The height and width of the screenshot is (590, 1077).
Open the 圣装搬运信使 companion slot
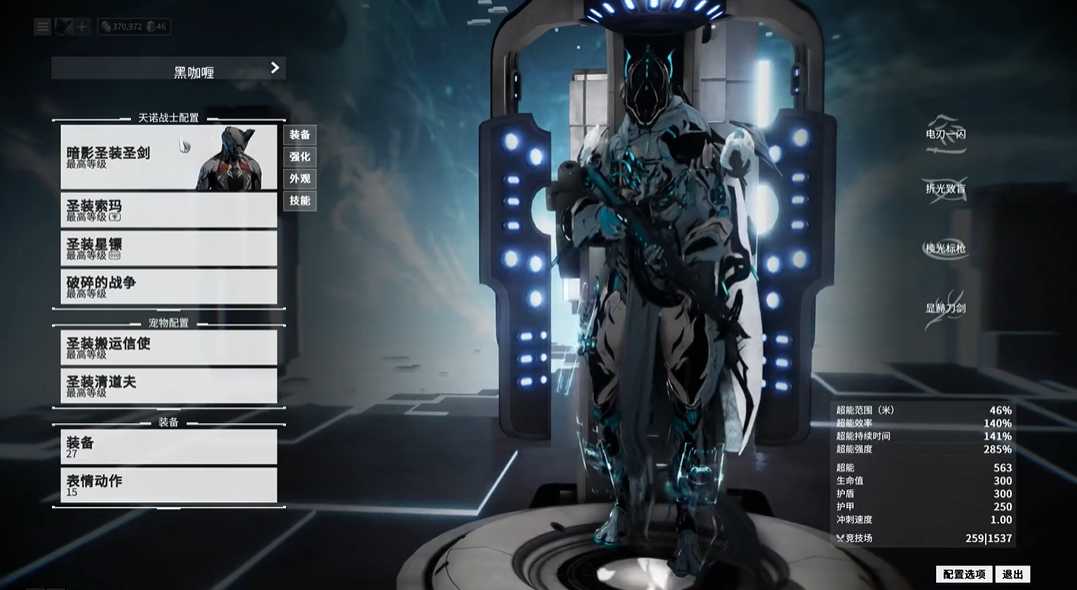pos(168,347)
